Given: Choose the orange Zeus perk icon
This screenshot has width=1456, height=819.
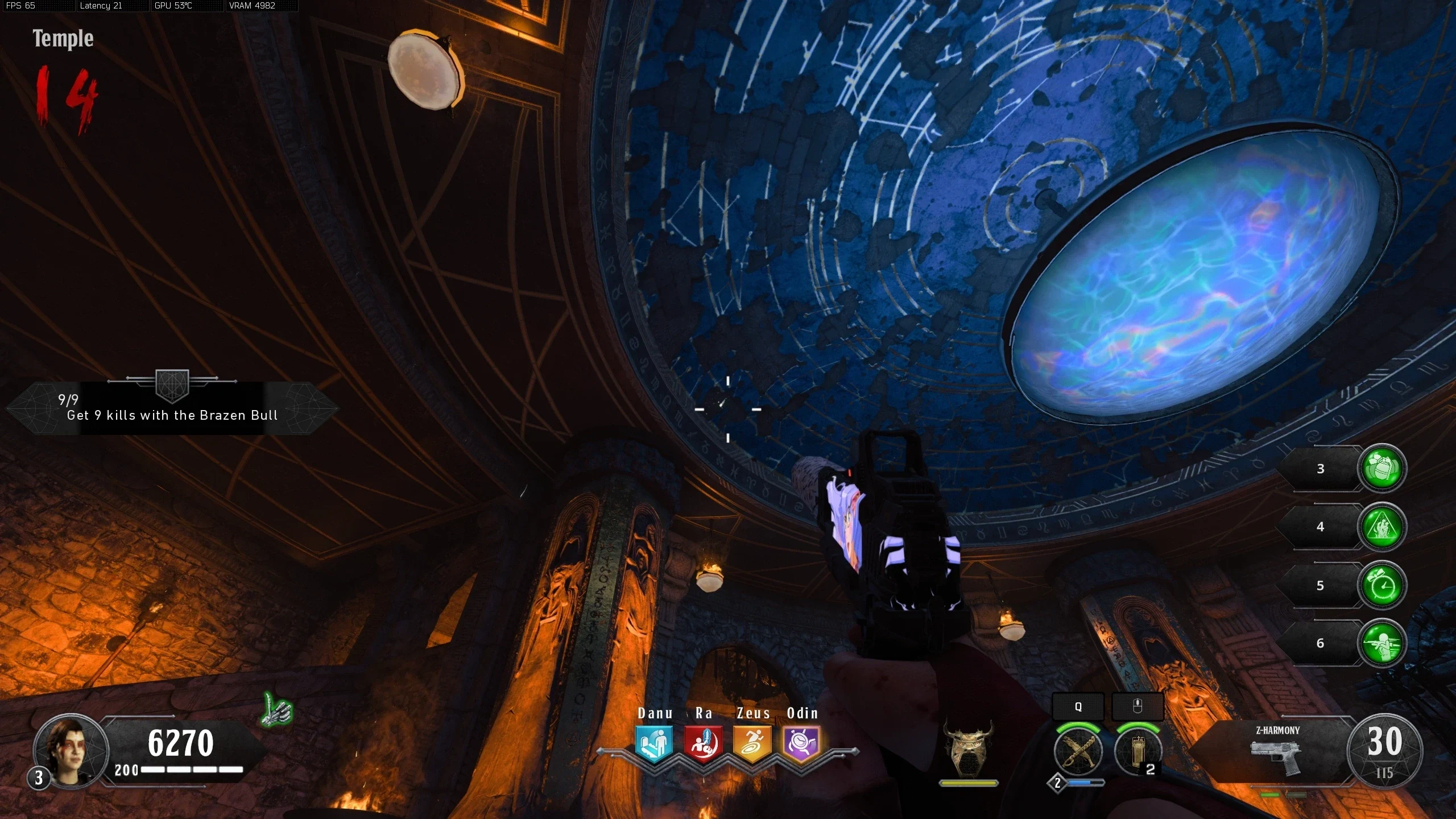Looking at the screenshot, I should [x=752, y=743].
